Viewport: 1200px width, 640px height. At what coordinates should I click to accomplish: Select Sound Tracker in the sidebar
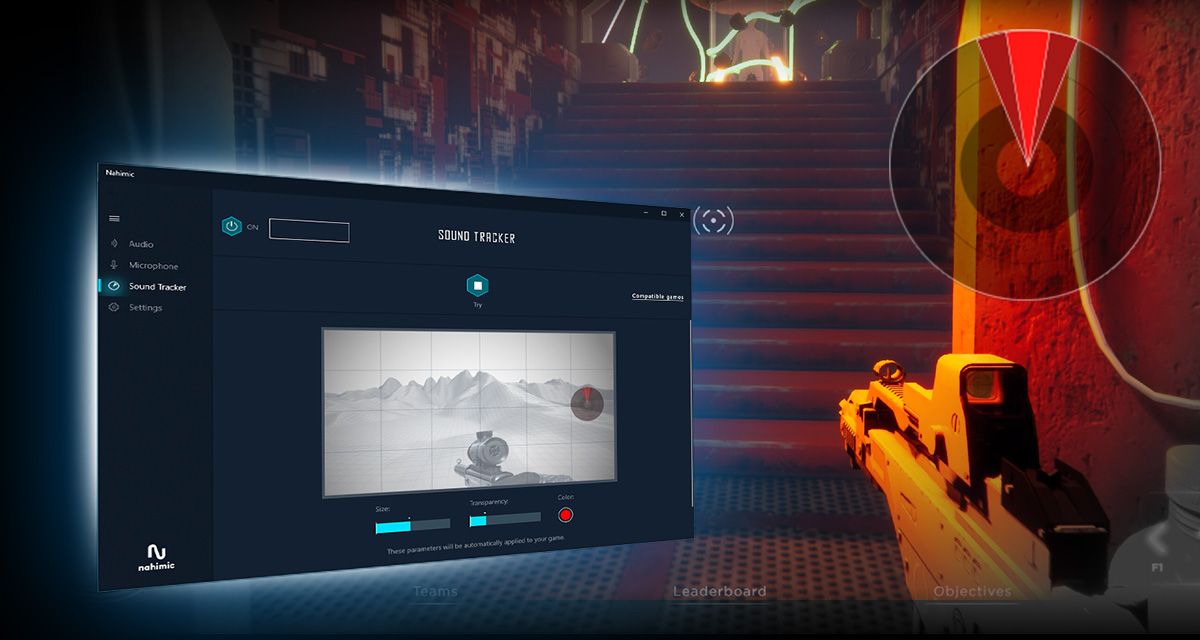pyautogui.click(x=156, y=287)
